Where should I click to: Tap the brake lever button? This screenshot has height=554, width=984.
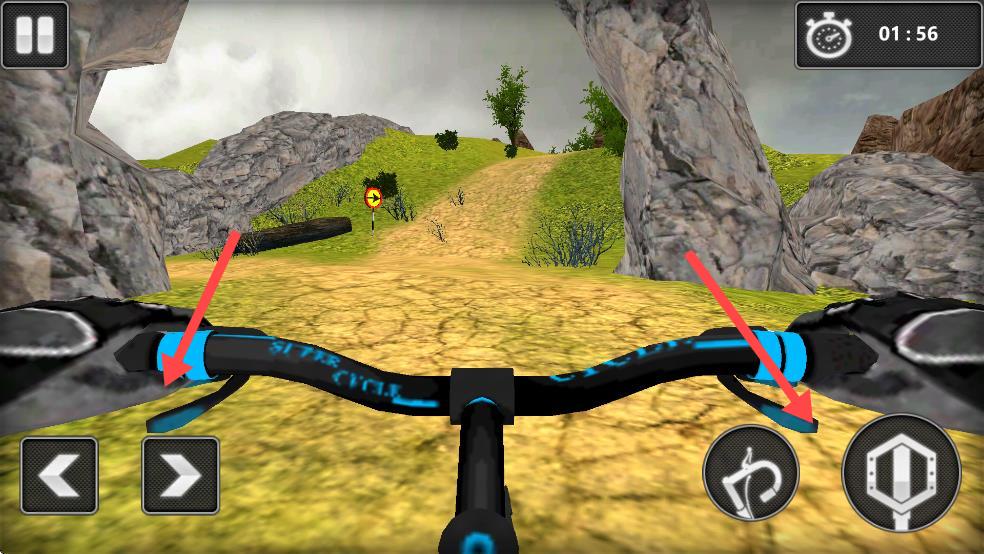(750, 471)
